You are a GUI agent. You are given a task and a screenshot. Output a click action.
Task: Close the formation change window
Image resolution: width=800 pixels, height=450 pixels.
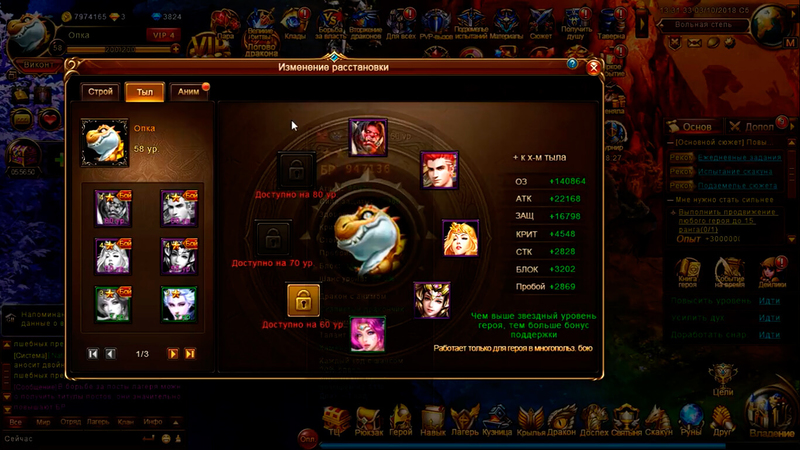593,67
